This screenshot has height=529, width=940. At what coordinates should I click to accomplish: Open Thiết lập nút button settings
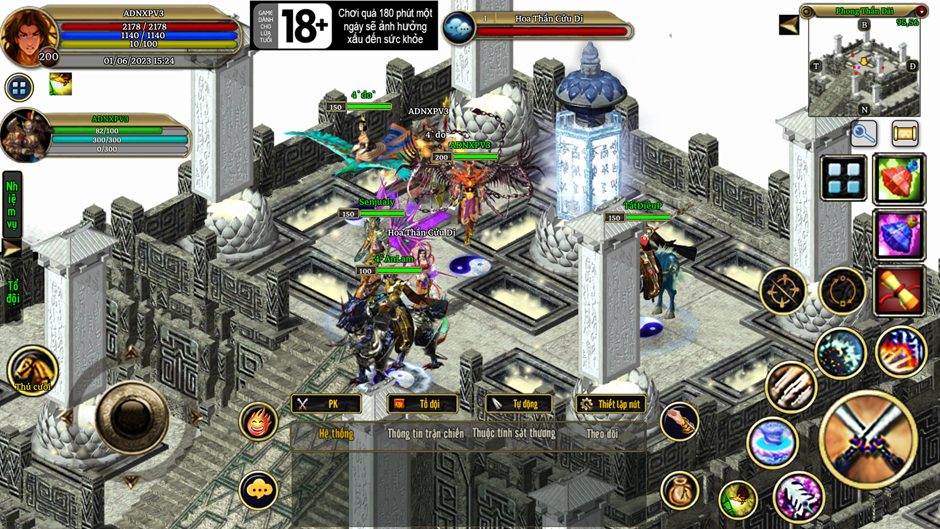(x=610, y=404)
